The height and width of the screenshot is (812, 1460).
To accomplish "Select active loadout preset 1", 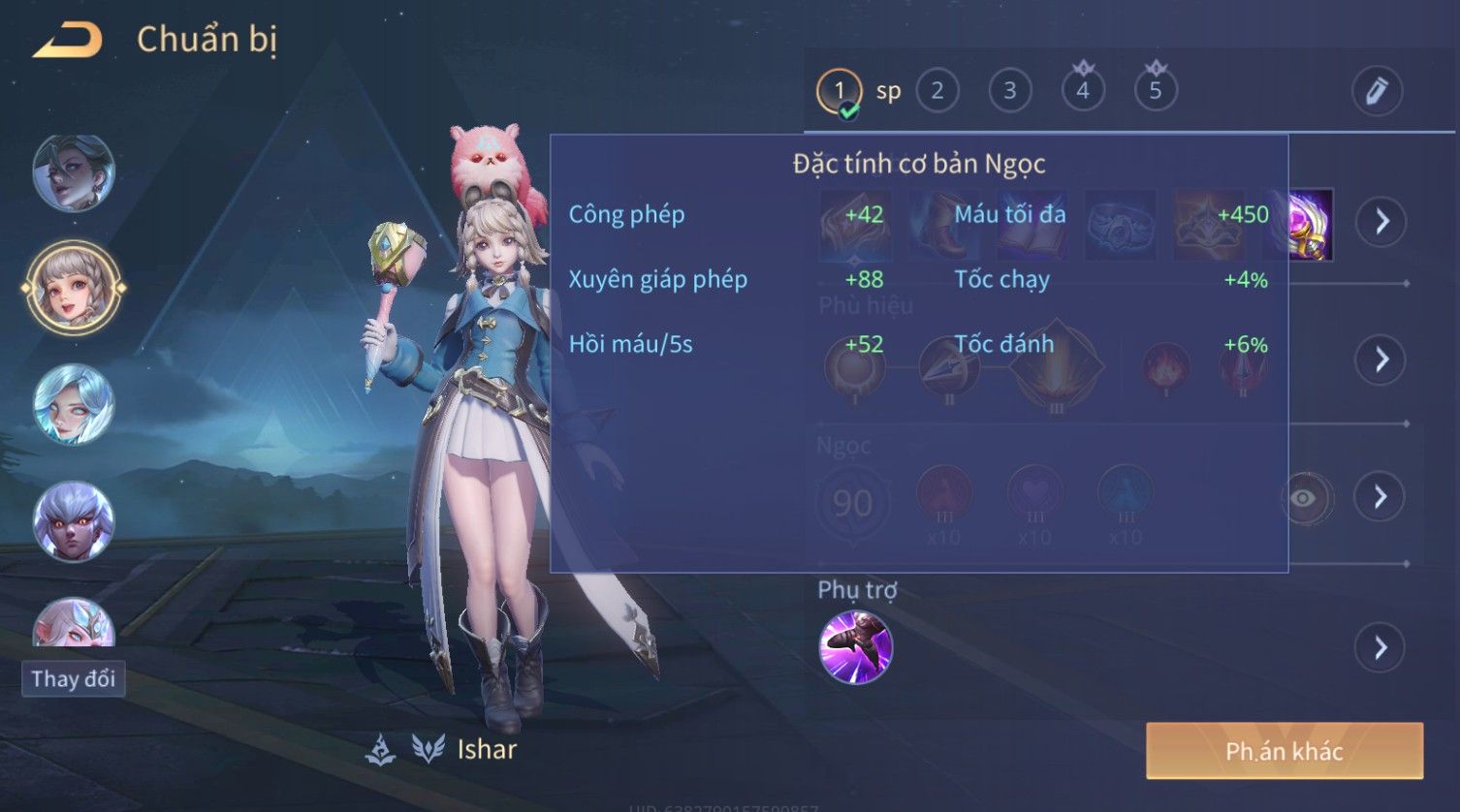I will 840,91.
